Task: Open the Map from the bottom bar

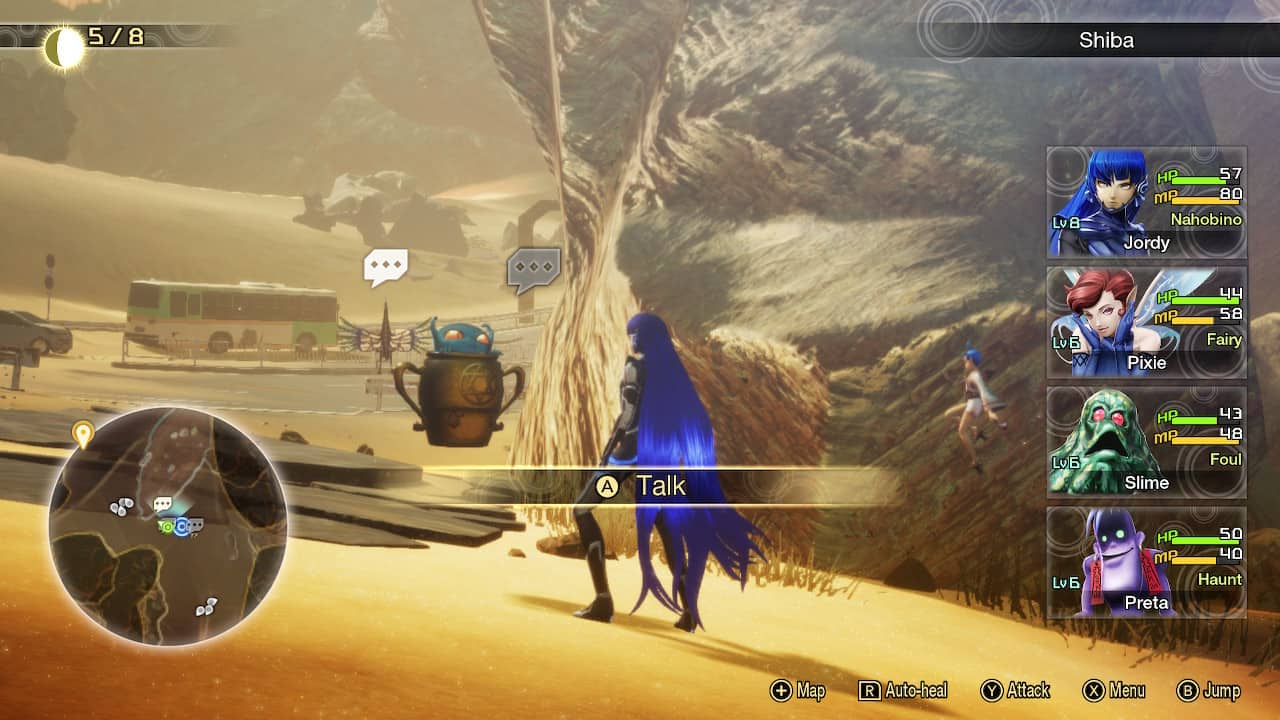Action: pos(798,690)
